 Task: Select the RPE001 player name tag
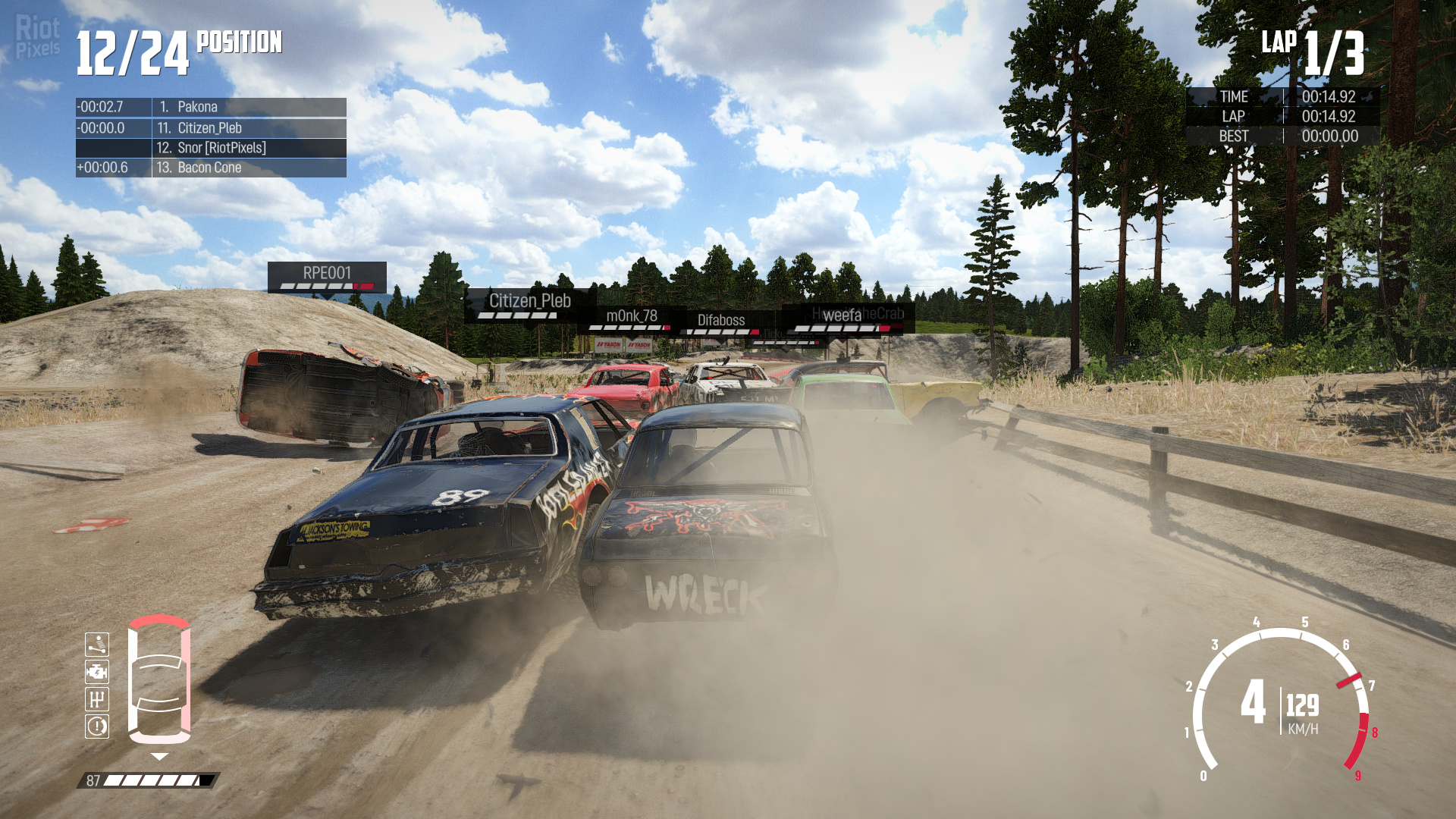(x=327, y=275)
